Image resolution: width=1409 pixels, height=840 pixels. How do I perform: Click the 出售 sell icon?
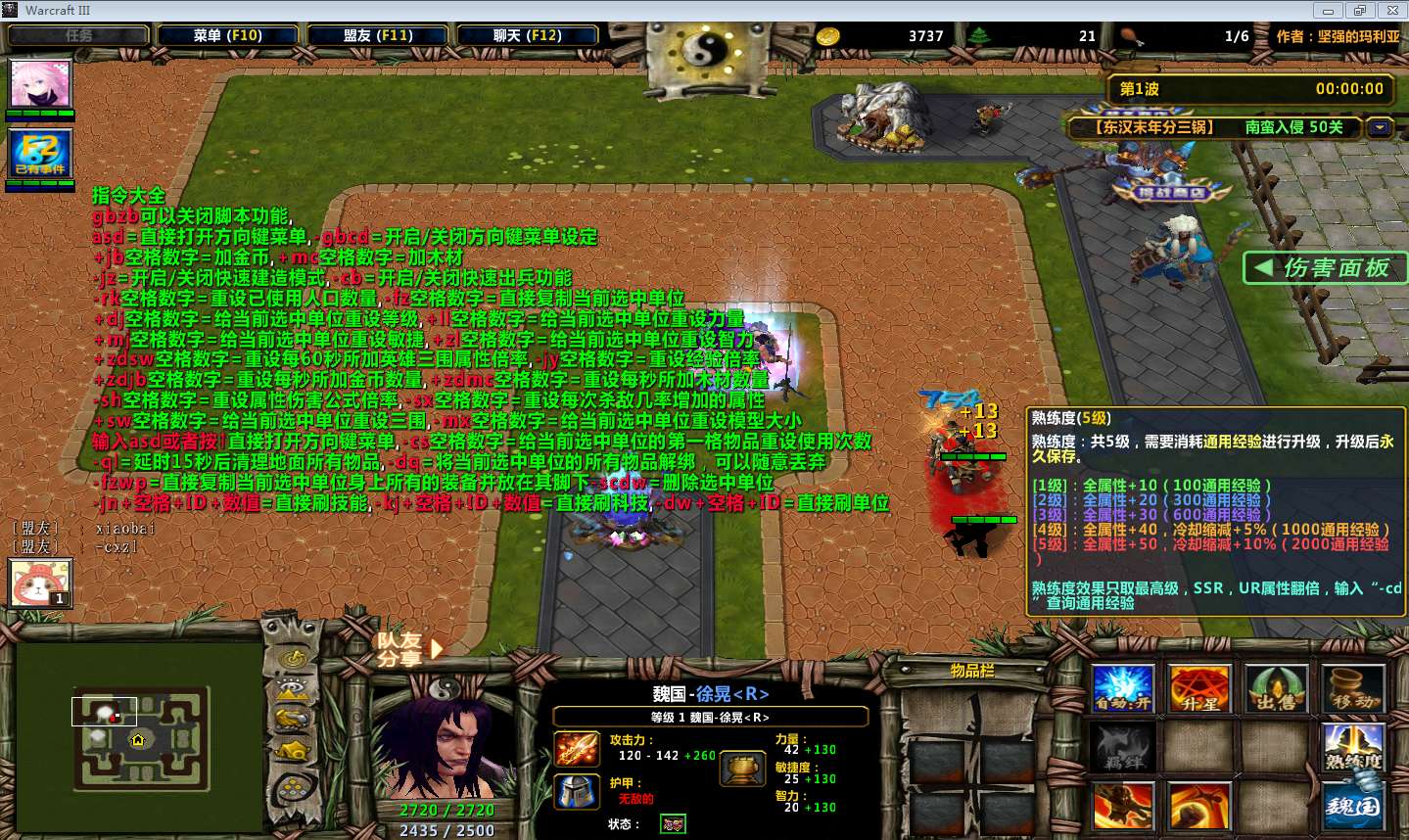1278,688
